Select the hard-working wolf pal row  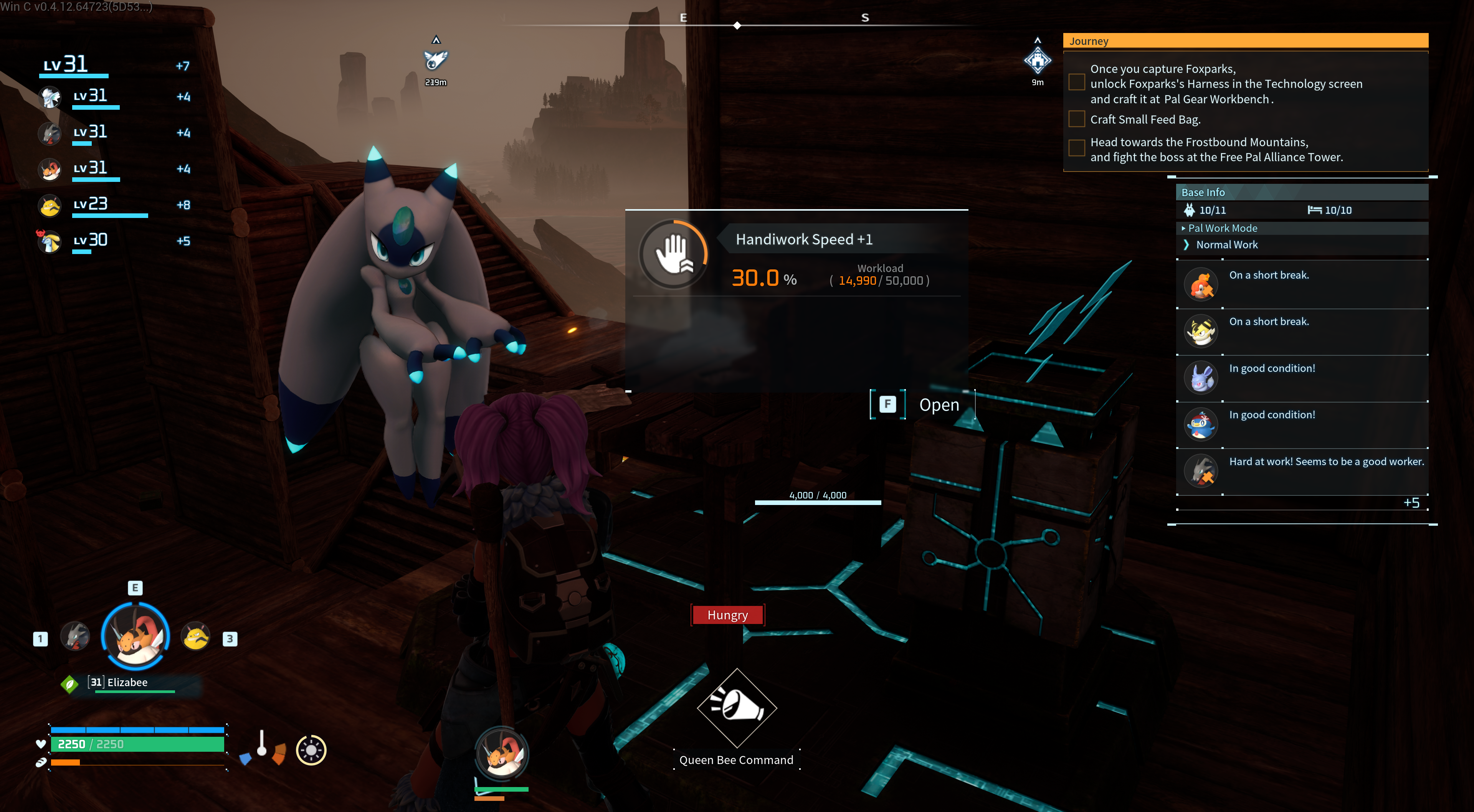tap(1302, 471)
